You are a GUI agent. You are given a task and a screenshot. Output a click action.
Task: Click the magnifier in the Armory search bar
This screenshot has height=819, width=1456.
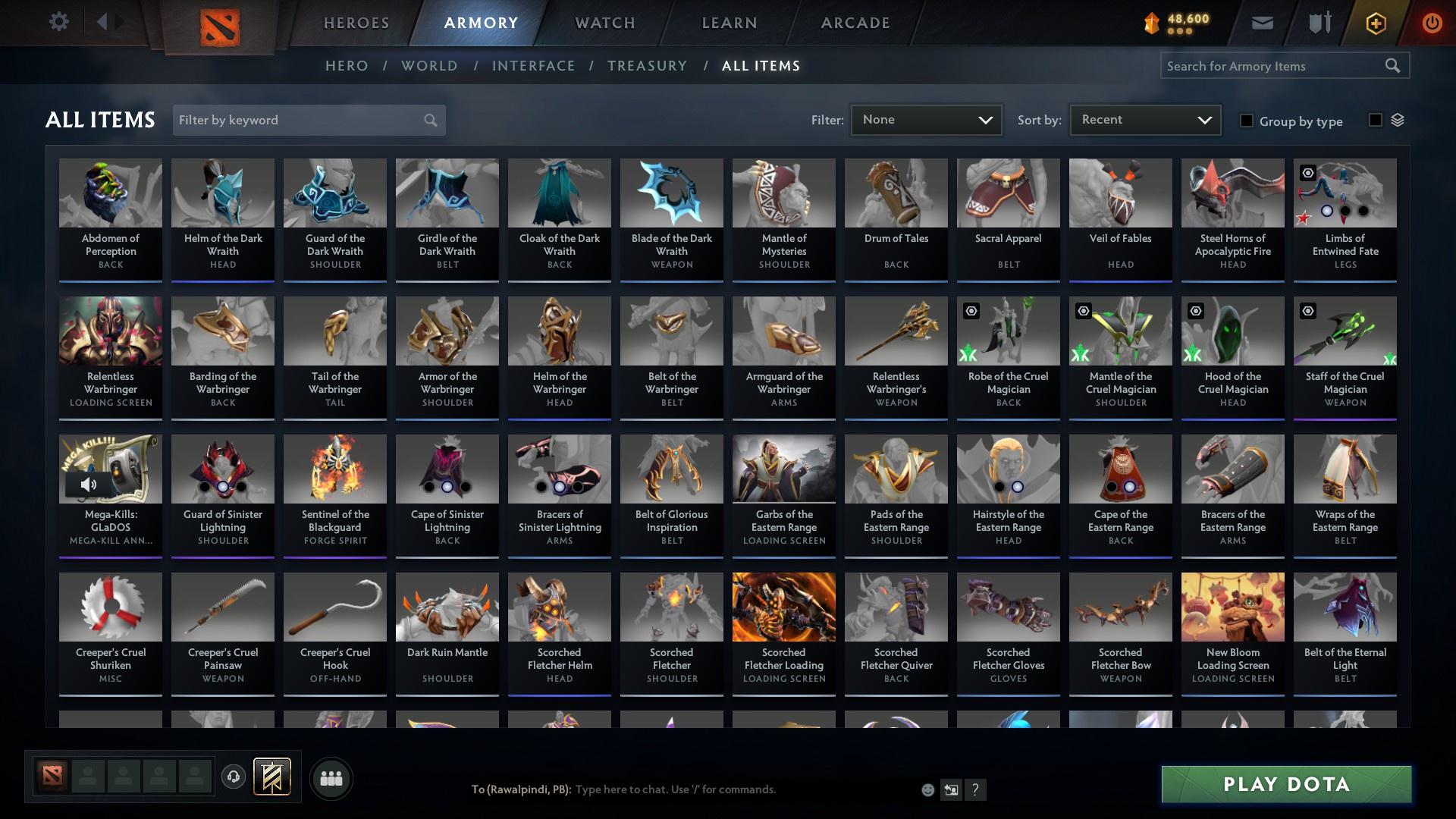point(1395,65)
